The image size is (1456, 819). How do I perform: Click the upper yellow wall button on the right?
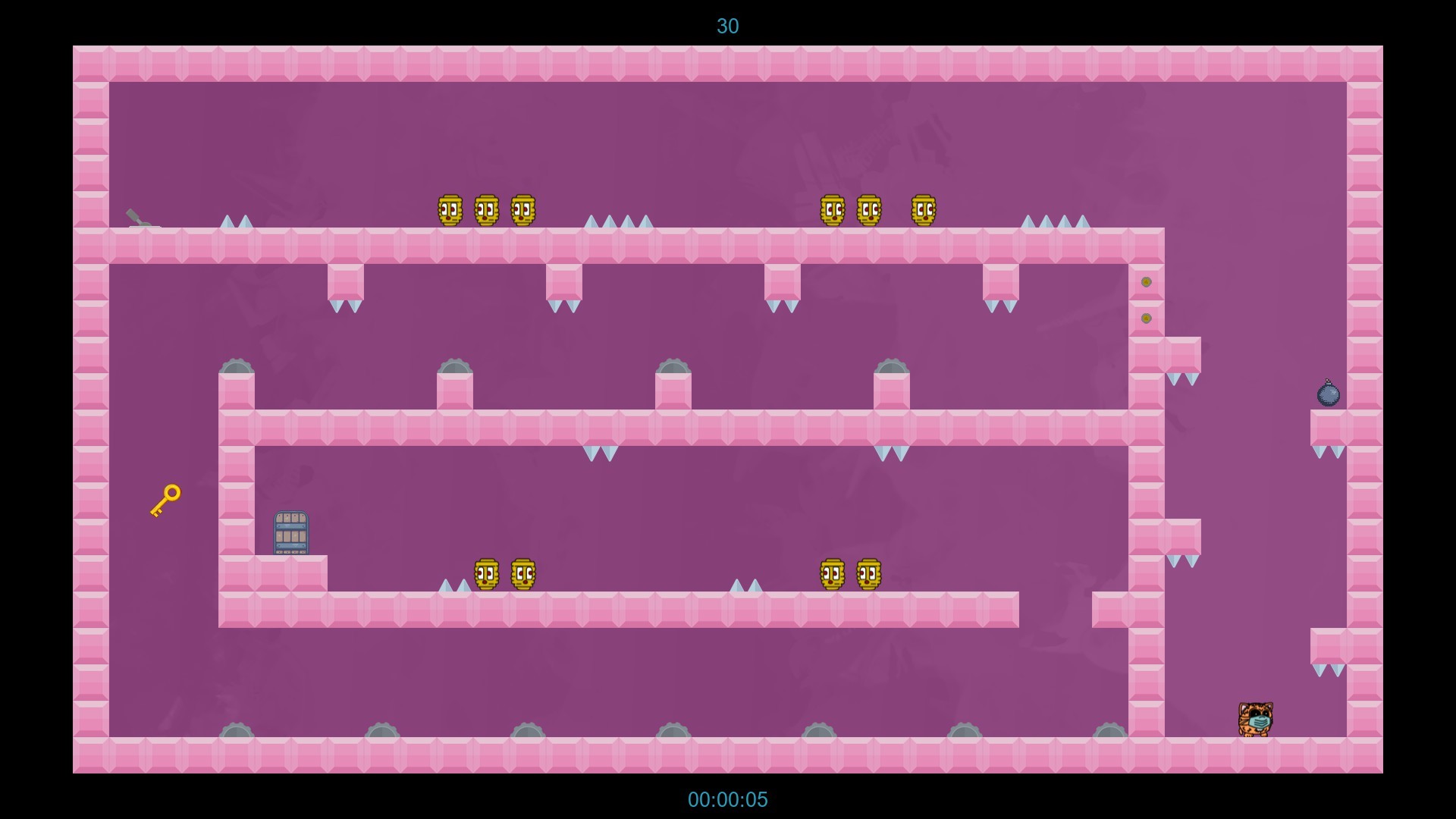[x=1147, y=281]
